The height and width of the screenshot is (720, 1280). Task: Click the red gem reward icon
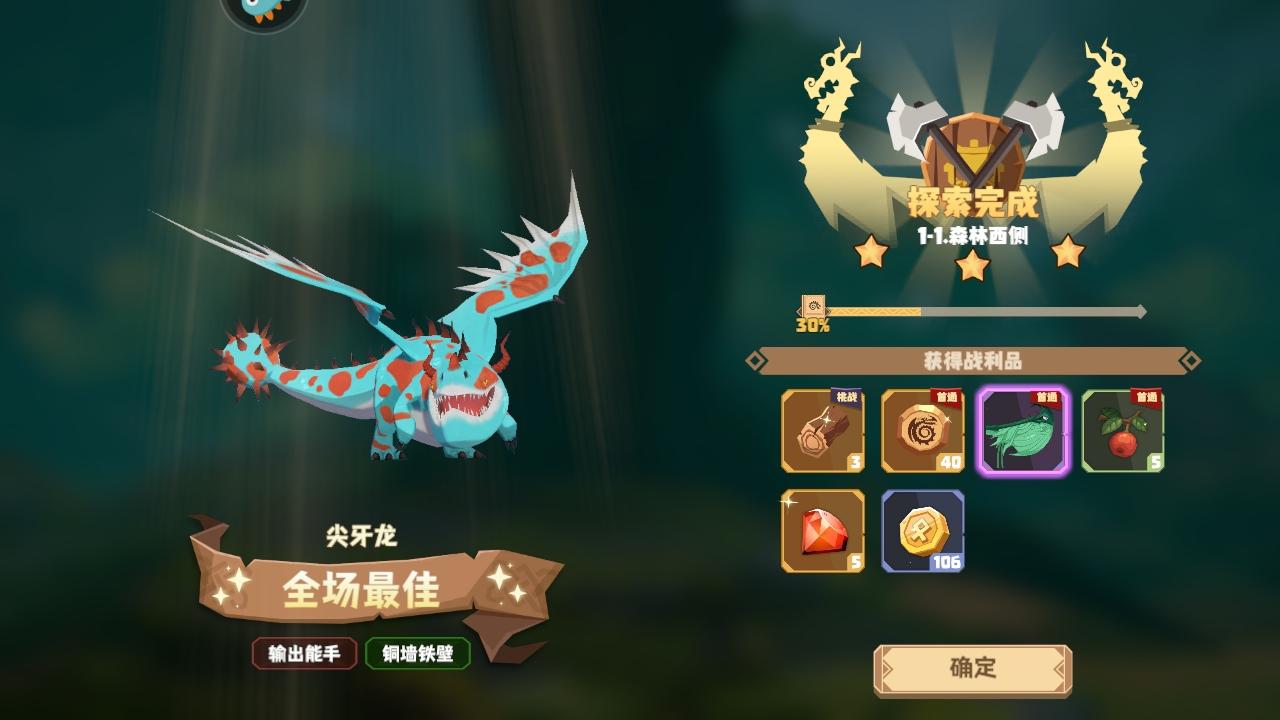[x=822, y=531]
